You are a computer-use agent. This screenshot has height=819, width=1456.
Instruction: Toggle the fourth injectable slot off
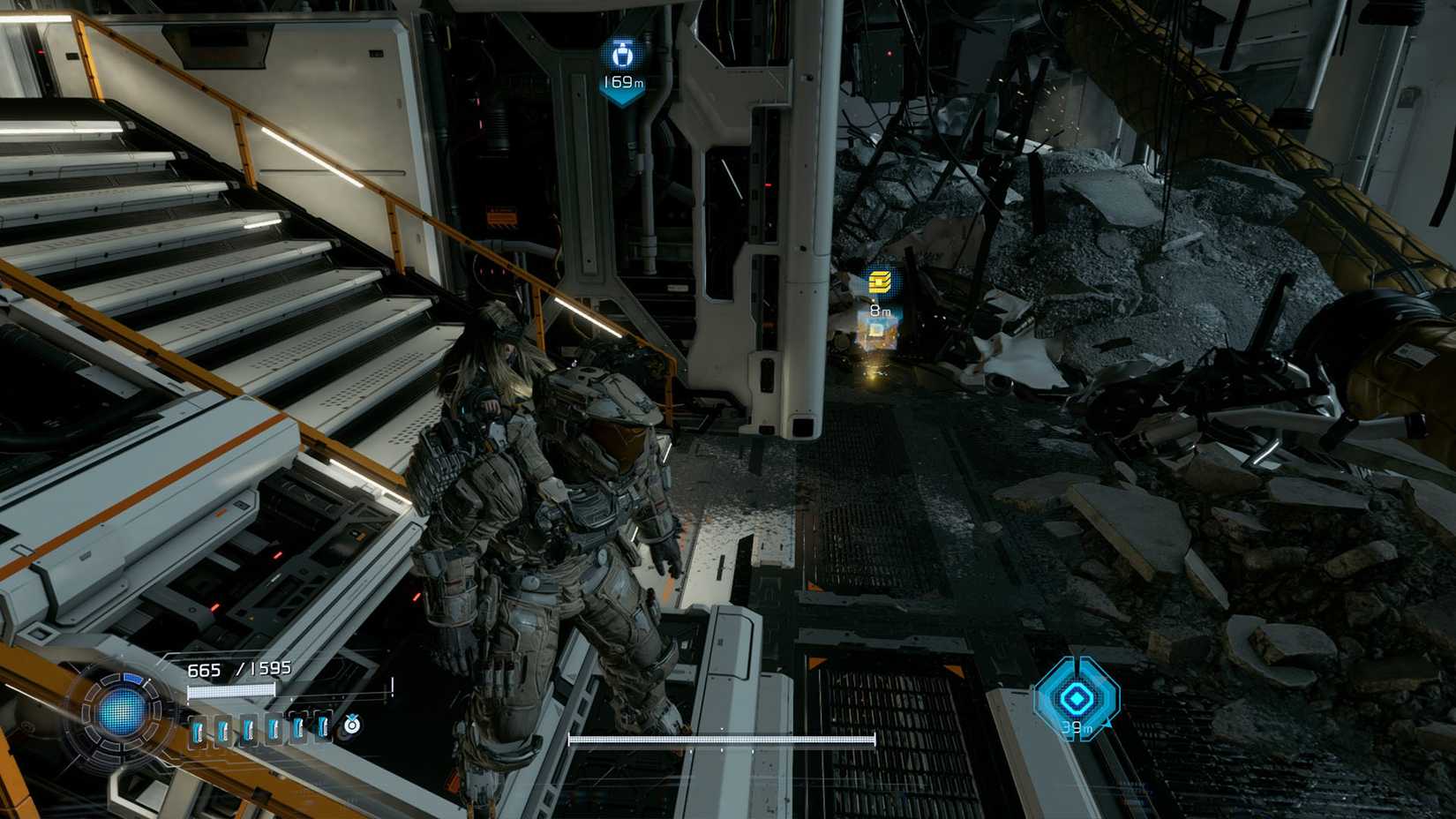click(274, 729)
